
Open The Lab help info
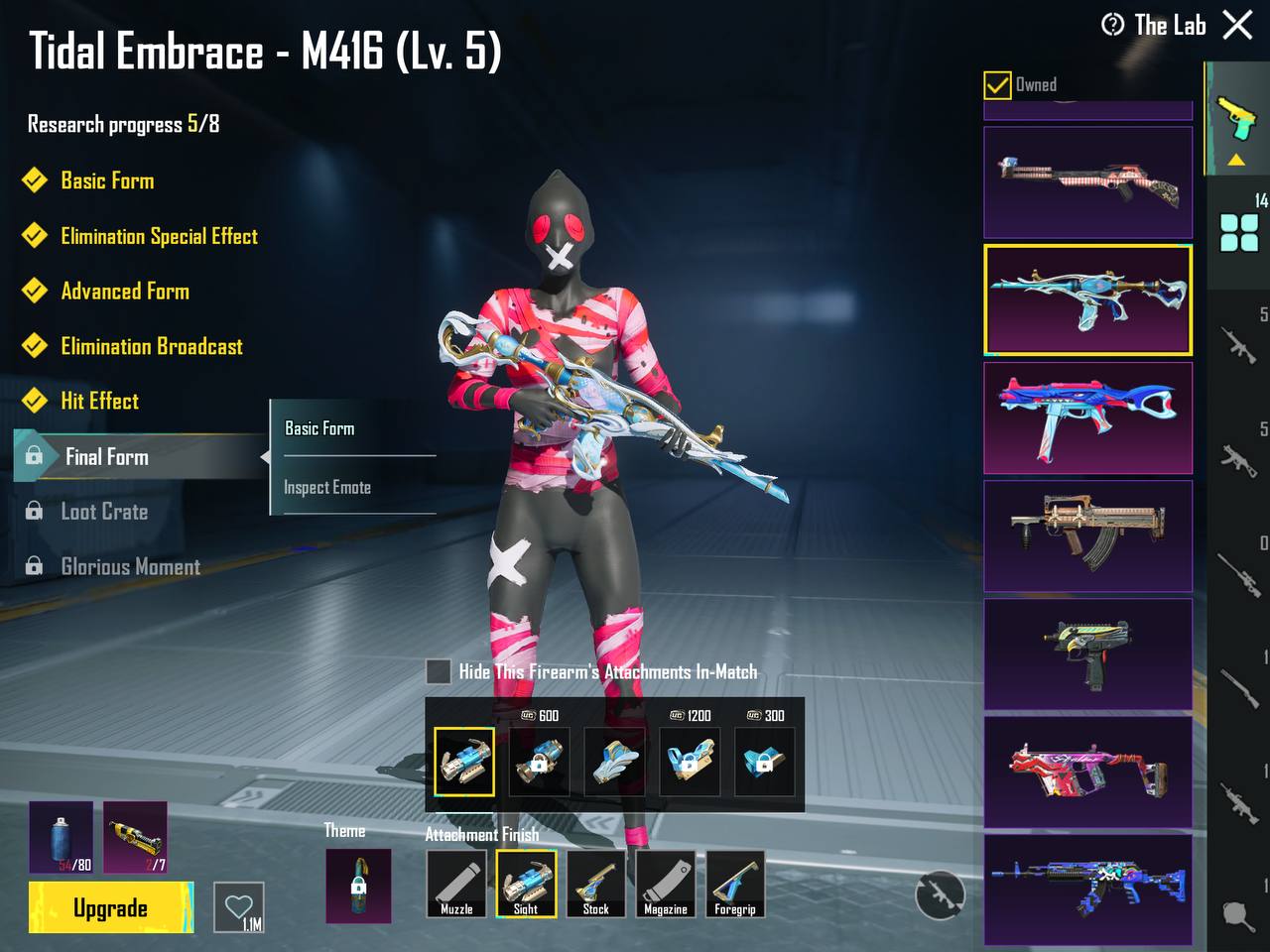1112,25
